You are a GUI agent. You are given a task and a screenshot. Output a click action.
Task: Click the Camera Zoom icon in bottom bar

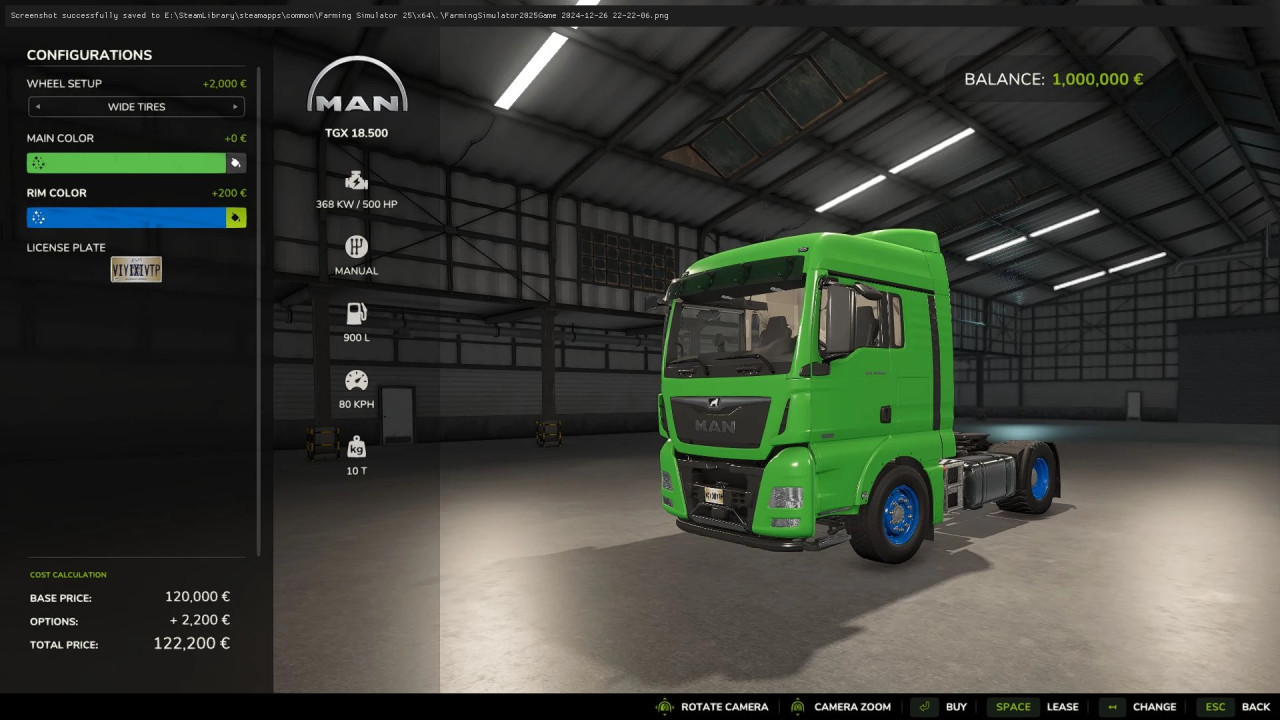coord(797,706)
